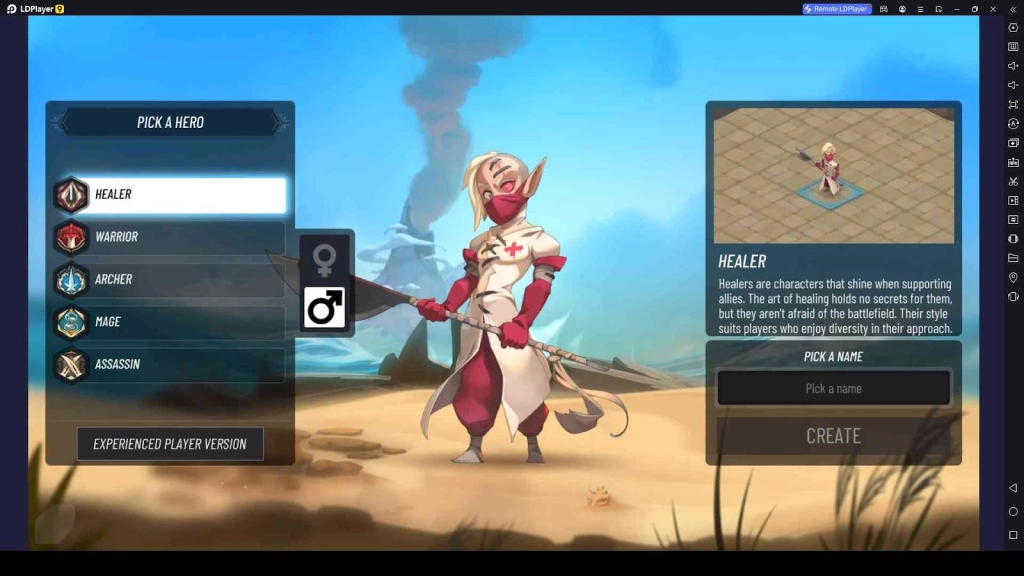Select the Healer hero class
1024x576 pixels.
(x=170, y=195)
